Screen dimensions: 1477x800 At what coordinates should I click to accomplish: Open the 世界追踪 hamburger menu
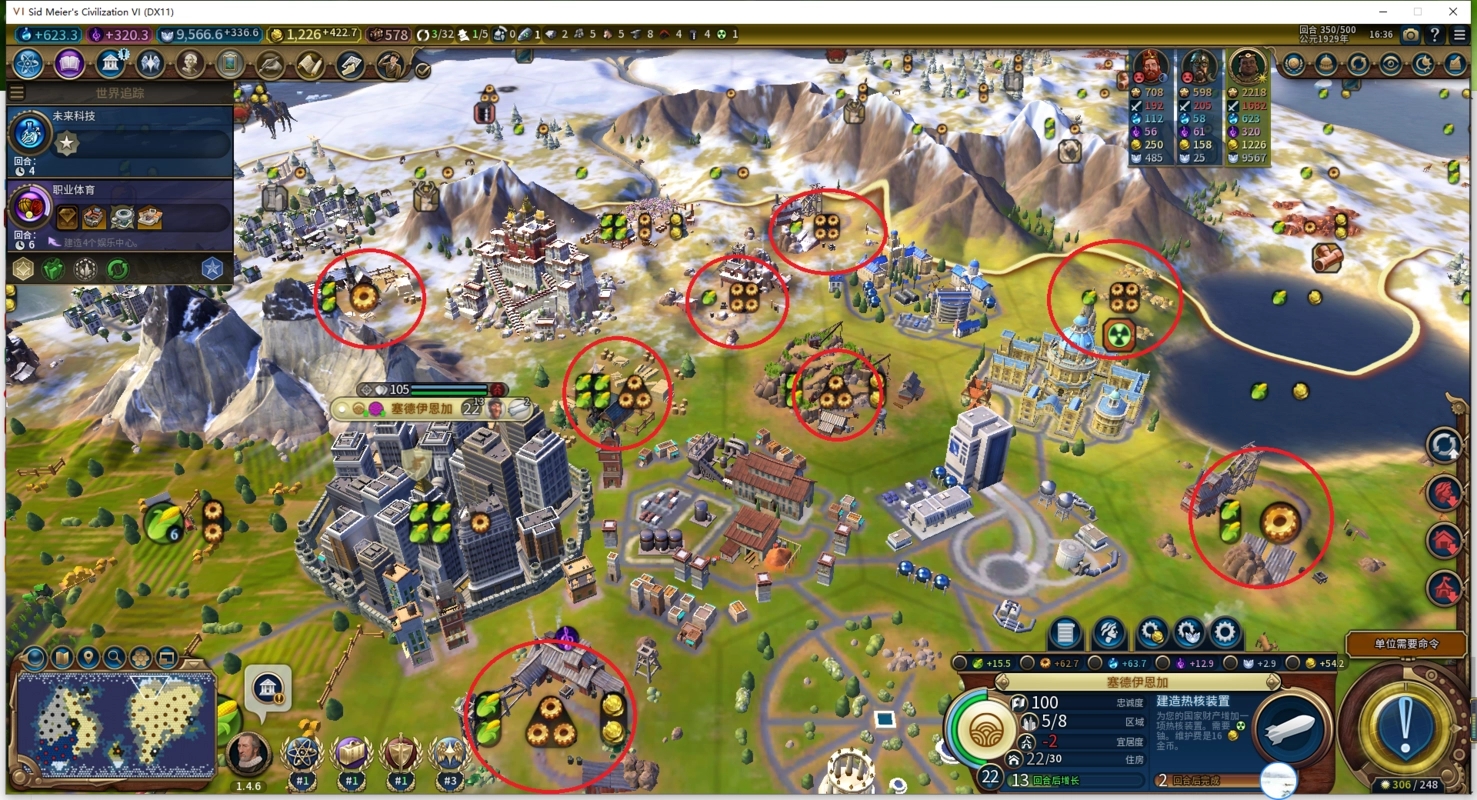point(17,93)
